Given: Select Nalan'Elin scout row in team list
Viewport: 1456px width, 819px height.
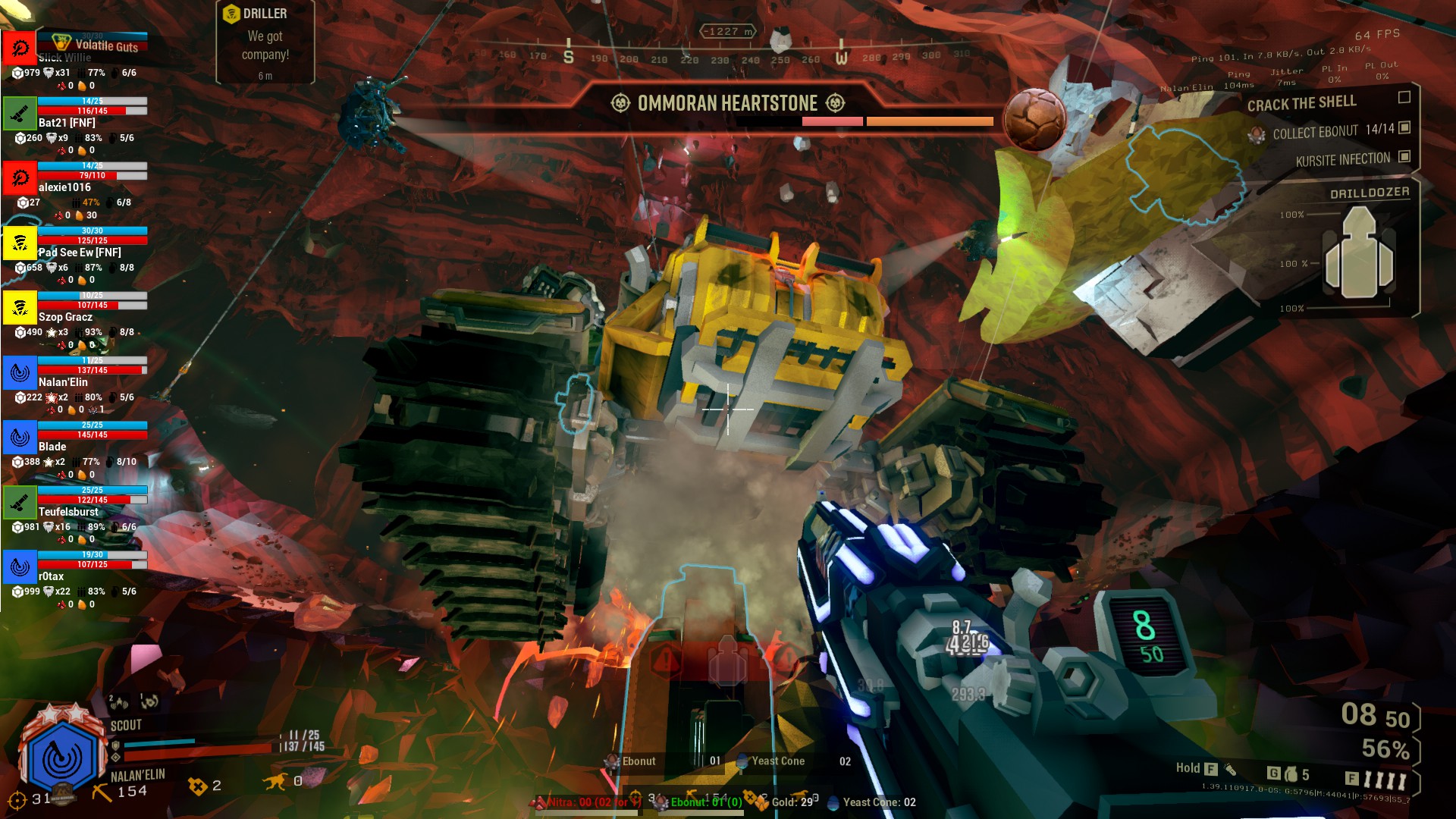Looking at the screenshot, I should tap(63, 382).
